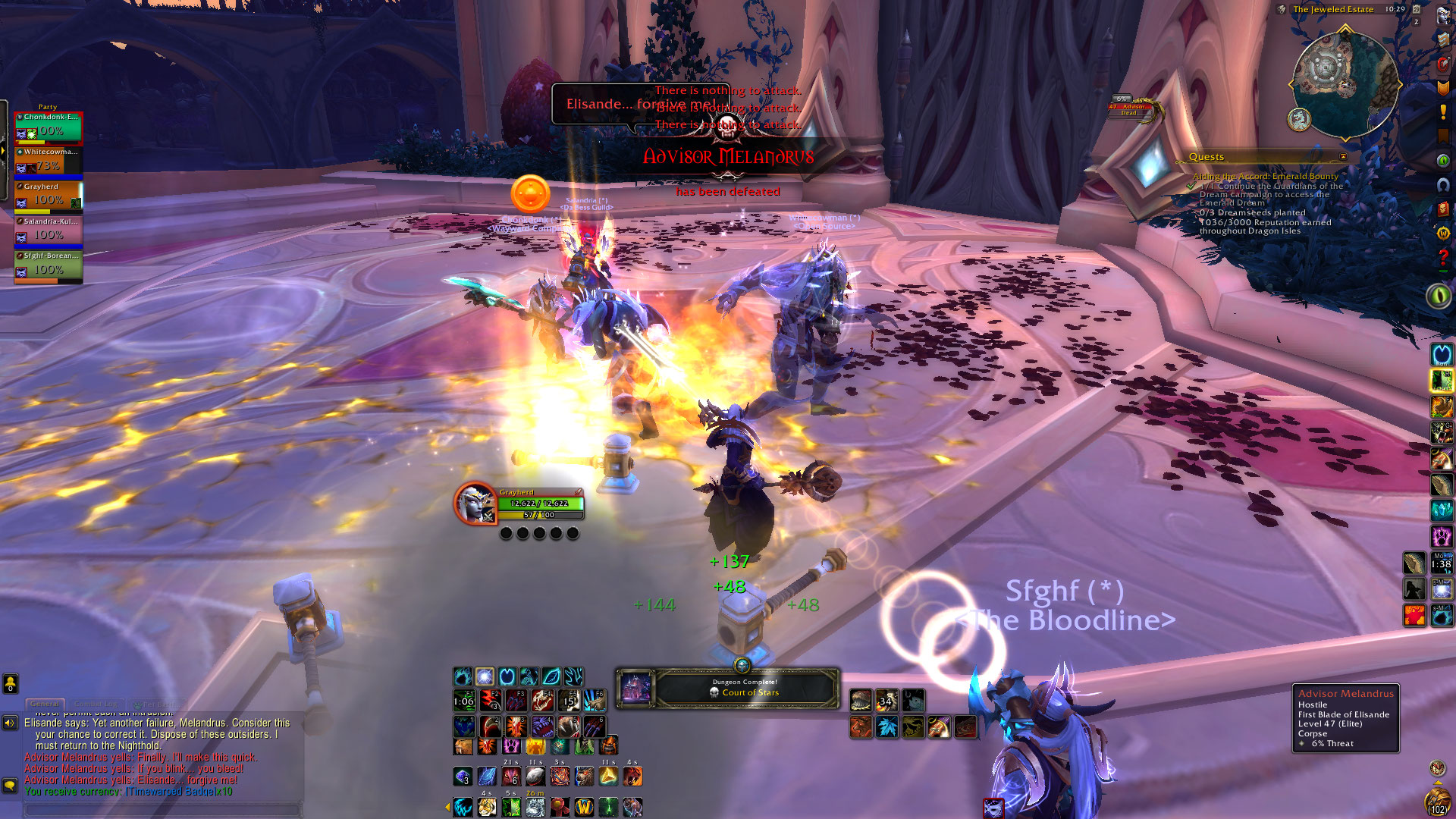Click Grayherd's player portrait
Image resolution: width=1456 pixels, height=819 pixels.
475,504
